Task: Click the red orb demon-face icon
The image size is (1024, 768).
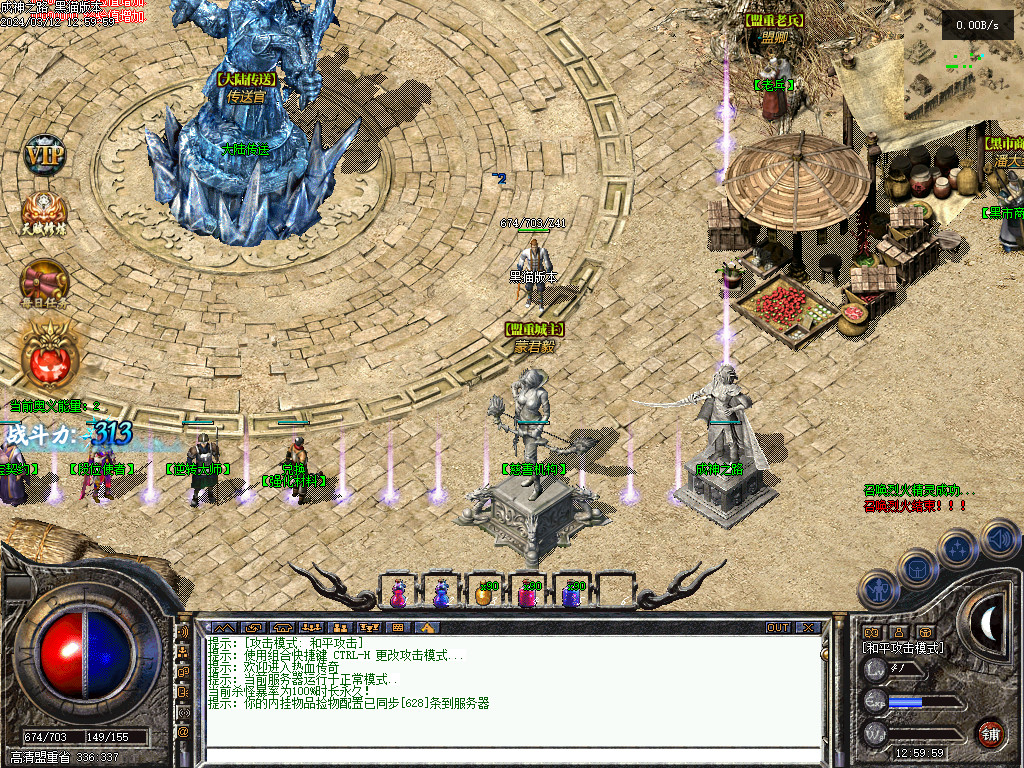Action: [46, 357]
